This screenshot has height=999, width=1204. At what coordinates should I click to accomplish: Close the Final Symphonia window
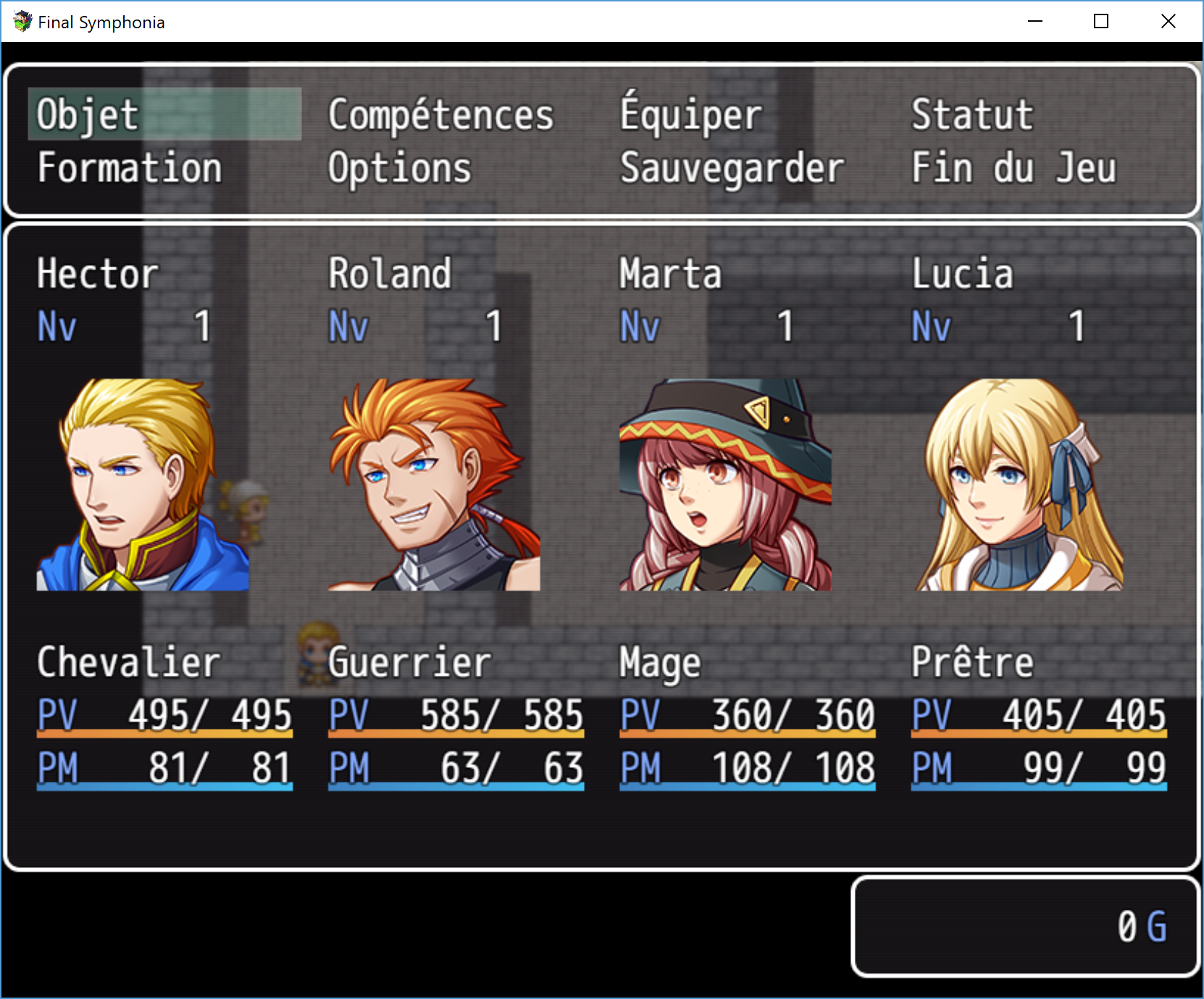coord(1168,22)
